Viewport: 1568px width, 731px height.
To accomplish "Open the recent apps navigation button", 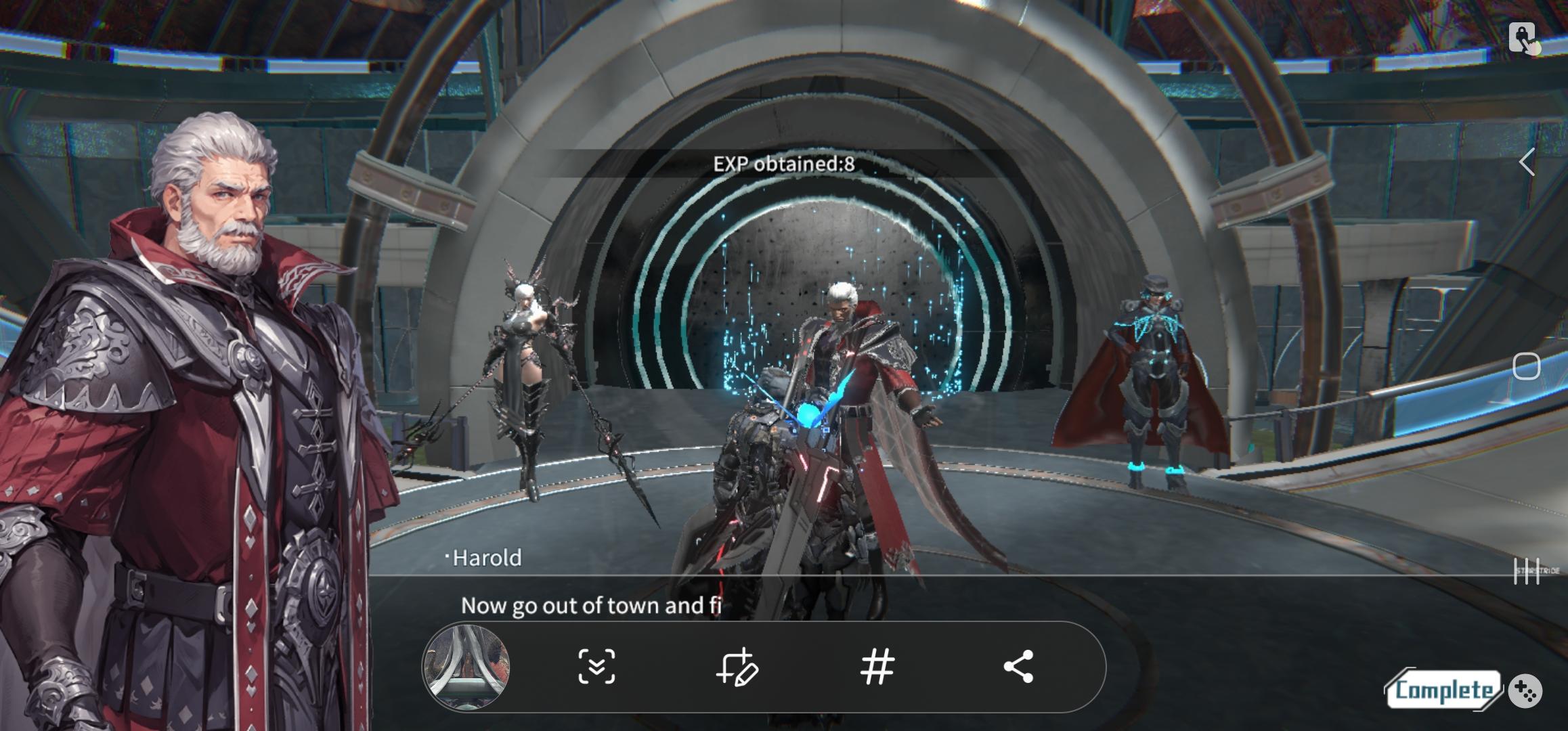I will coord(1527,571).
